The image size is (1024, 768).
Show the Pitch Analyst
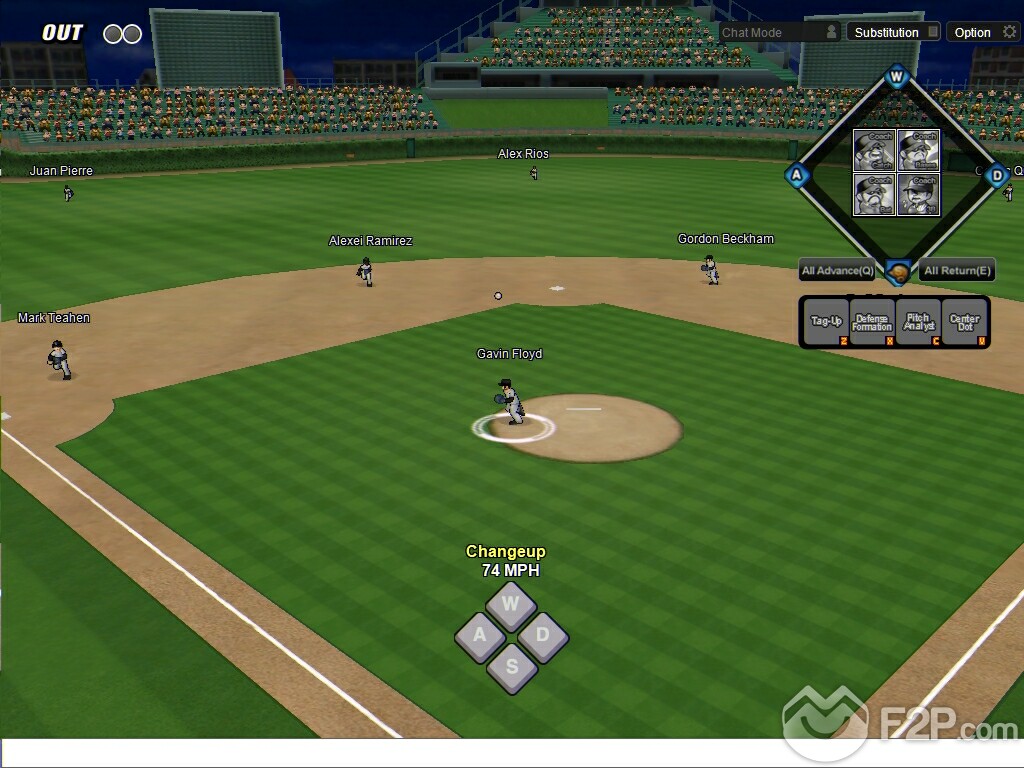point(919,322)
